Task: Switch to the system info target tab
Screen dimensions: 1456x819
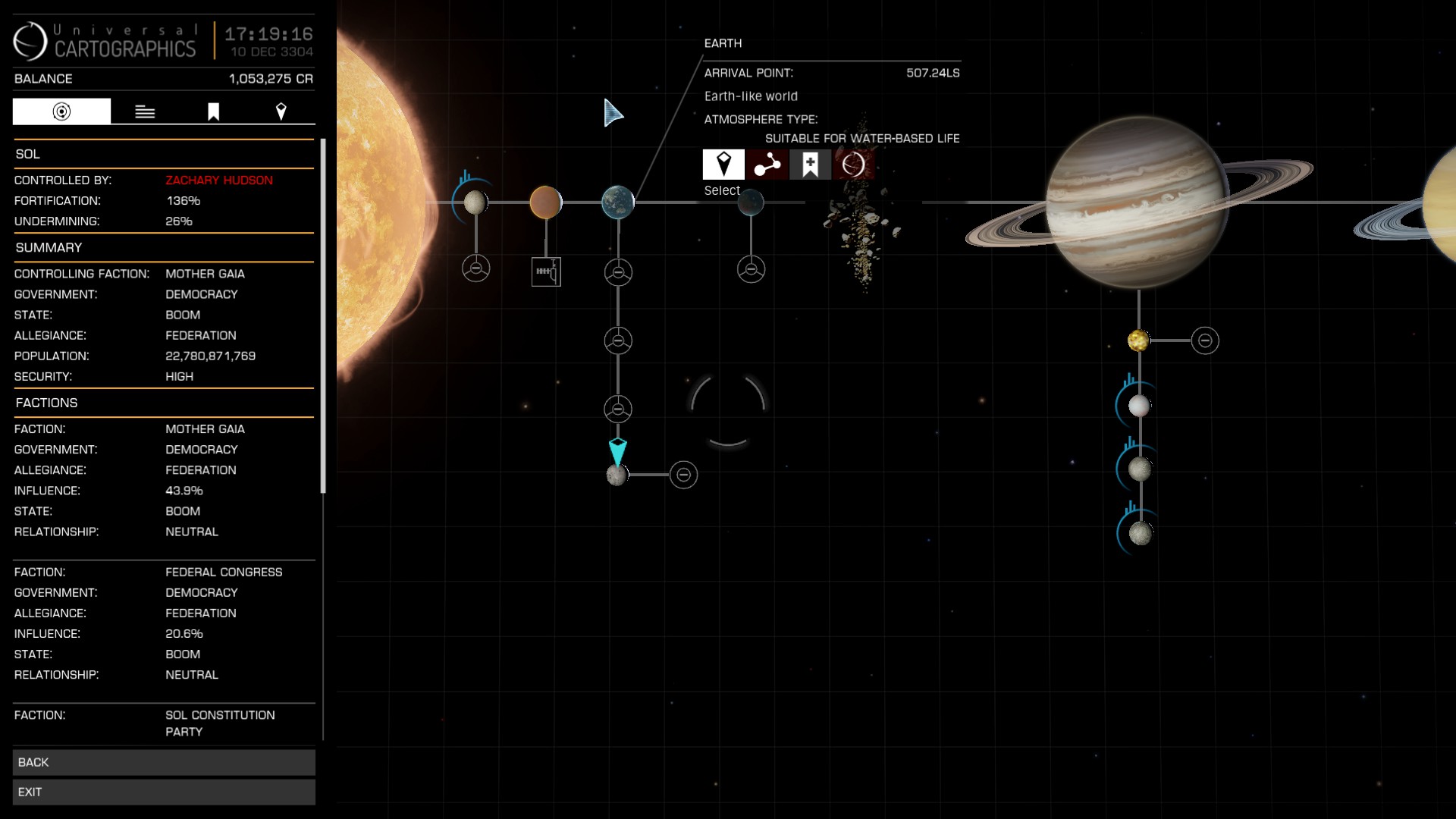Action: (x=61, y=111)
